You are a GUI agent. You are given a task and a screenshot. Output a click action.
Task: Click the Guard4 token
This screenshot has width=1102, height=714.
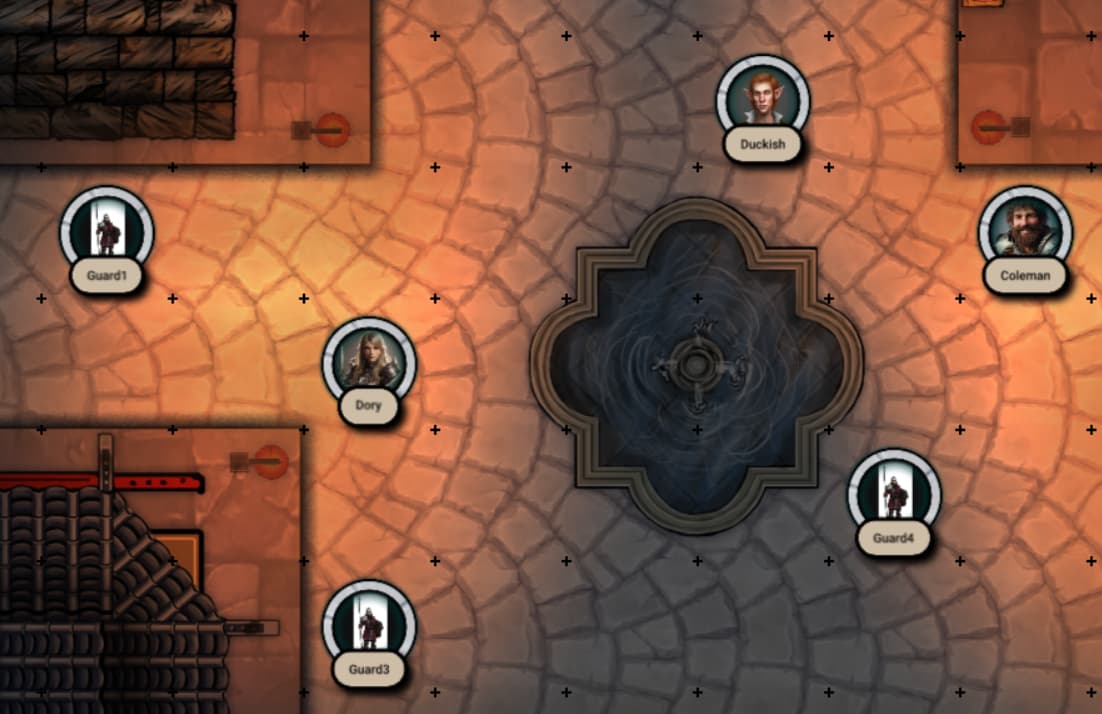[893, 494]
